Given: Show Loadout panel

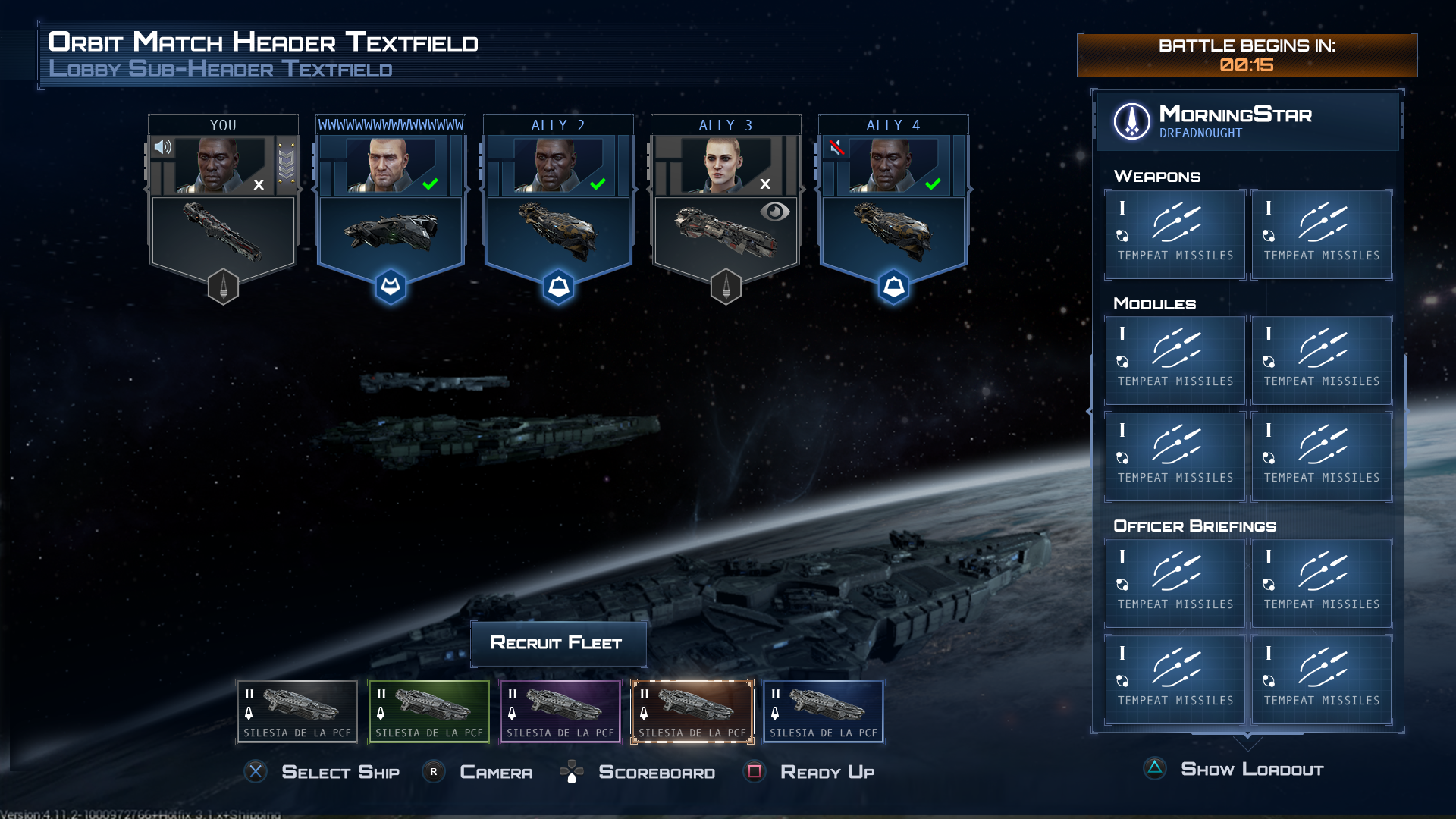Looking at the screenshot, I should [1251, 770].
